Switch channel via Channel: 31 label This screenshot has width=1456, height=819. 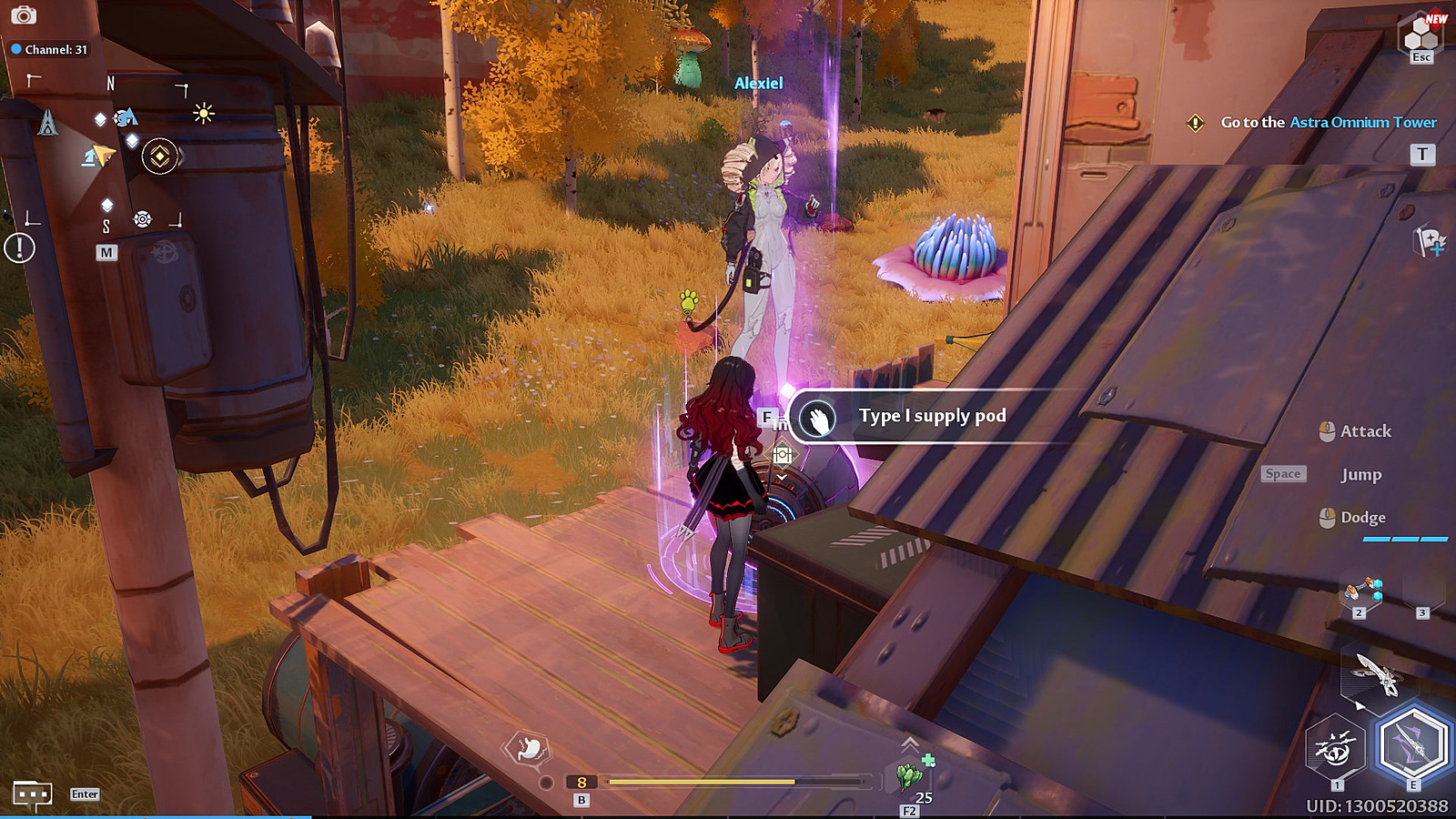pyautogui.click(x=49, y=49)
